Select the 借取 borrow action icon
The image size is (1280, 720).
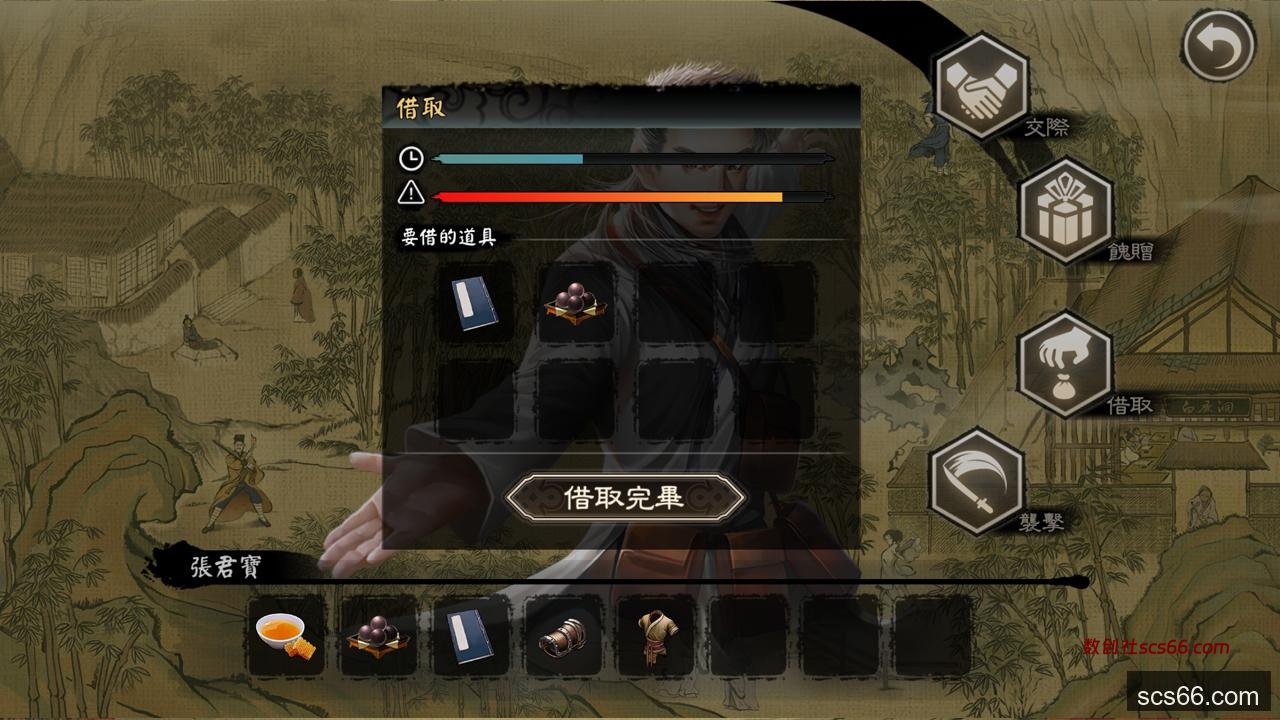(x=1064, y=364)
